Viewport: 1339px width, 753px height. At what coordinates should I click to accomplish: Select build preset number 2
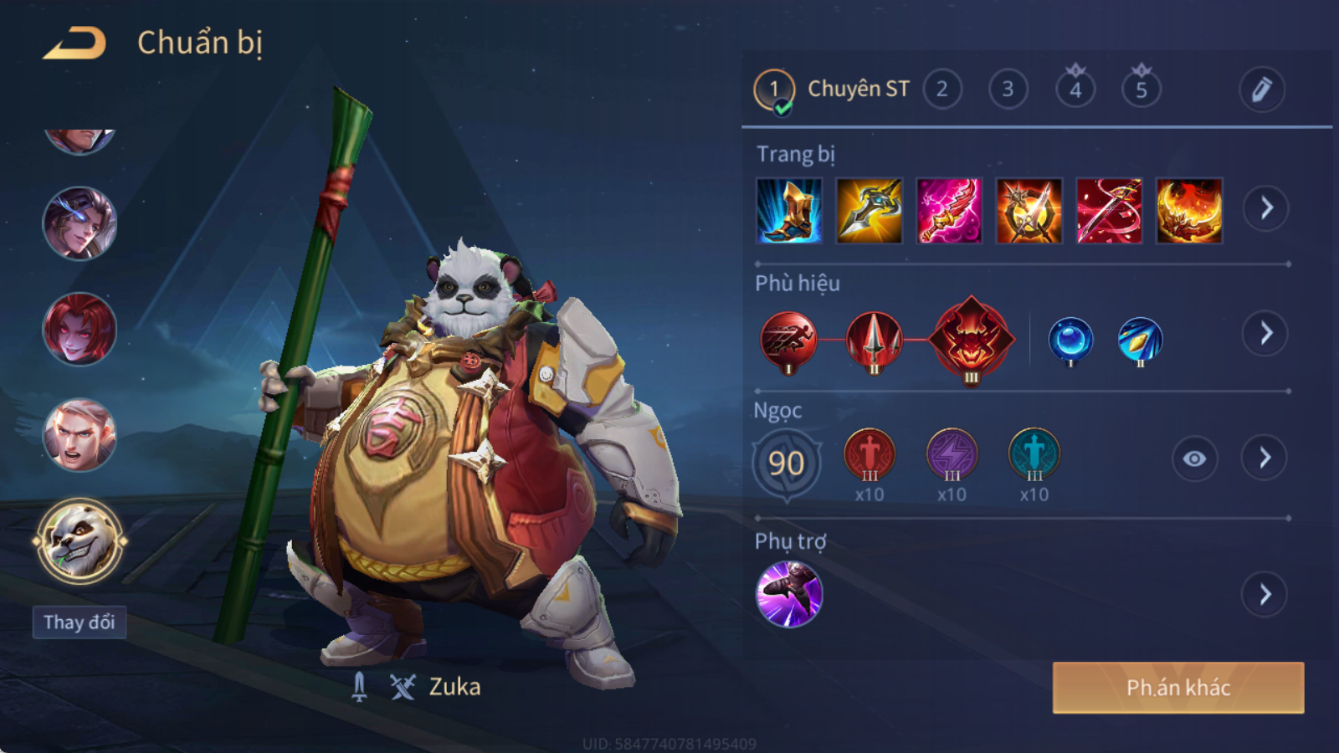pos(941,90)
